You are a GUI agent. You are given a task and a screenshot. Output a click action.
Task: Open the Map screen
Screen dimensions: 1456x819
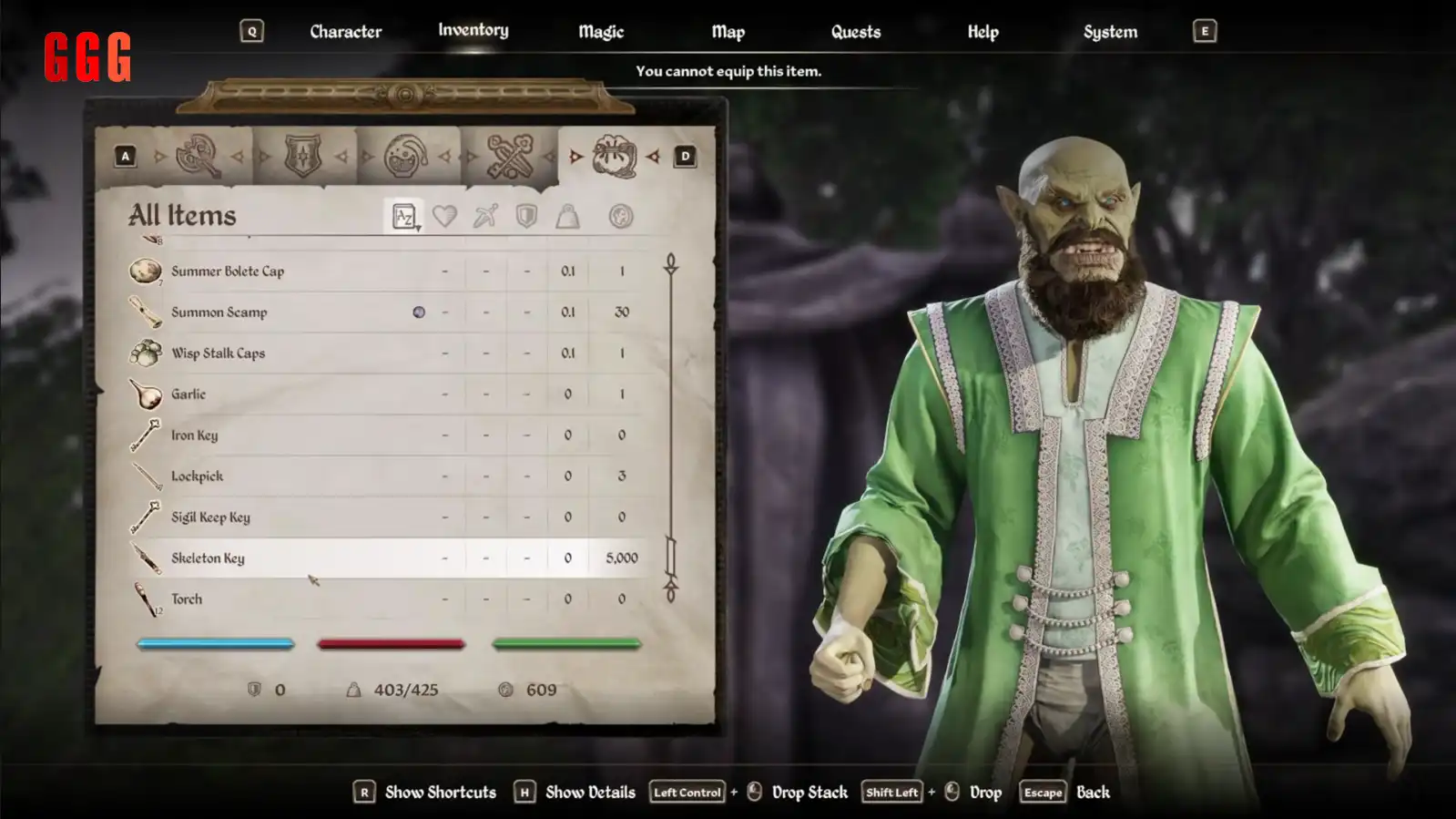(x=728, y=32)
